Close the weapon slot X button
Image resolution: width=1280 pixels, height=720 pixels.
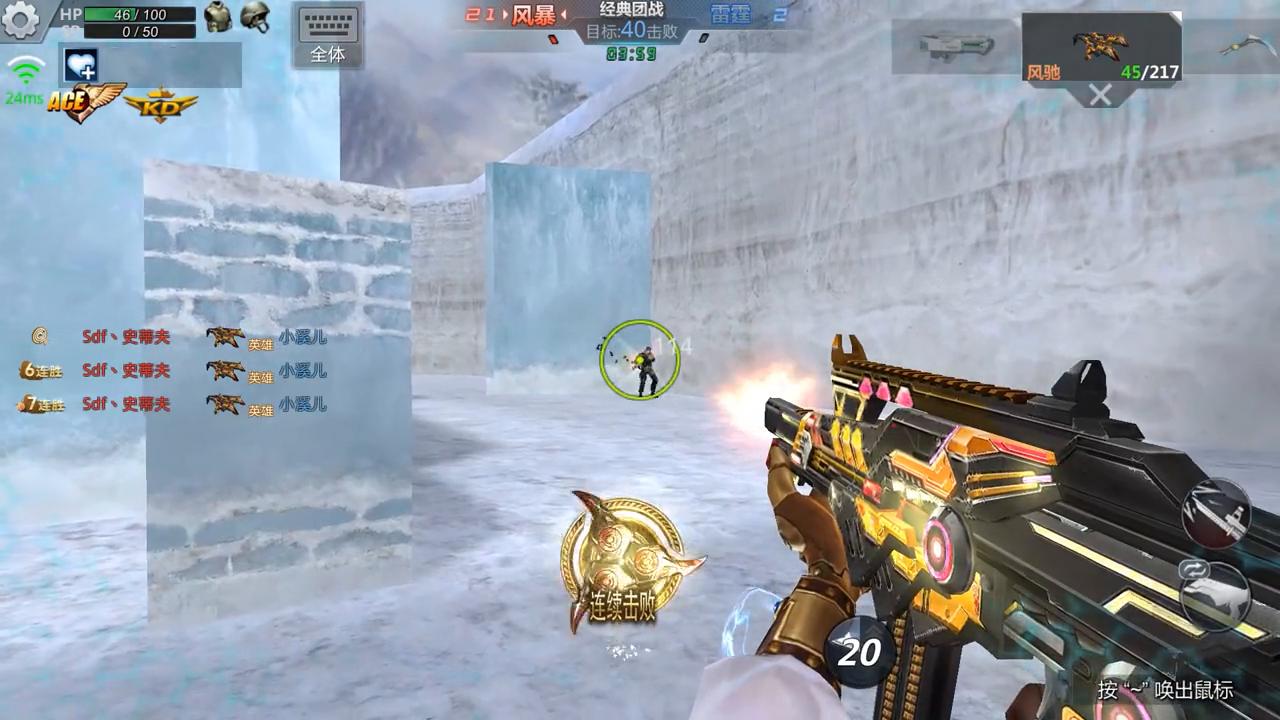pos(1100,95)
